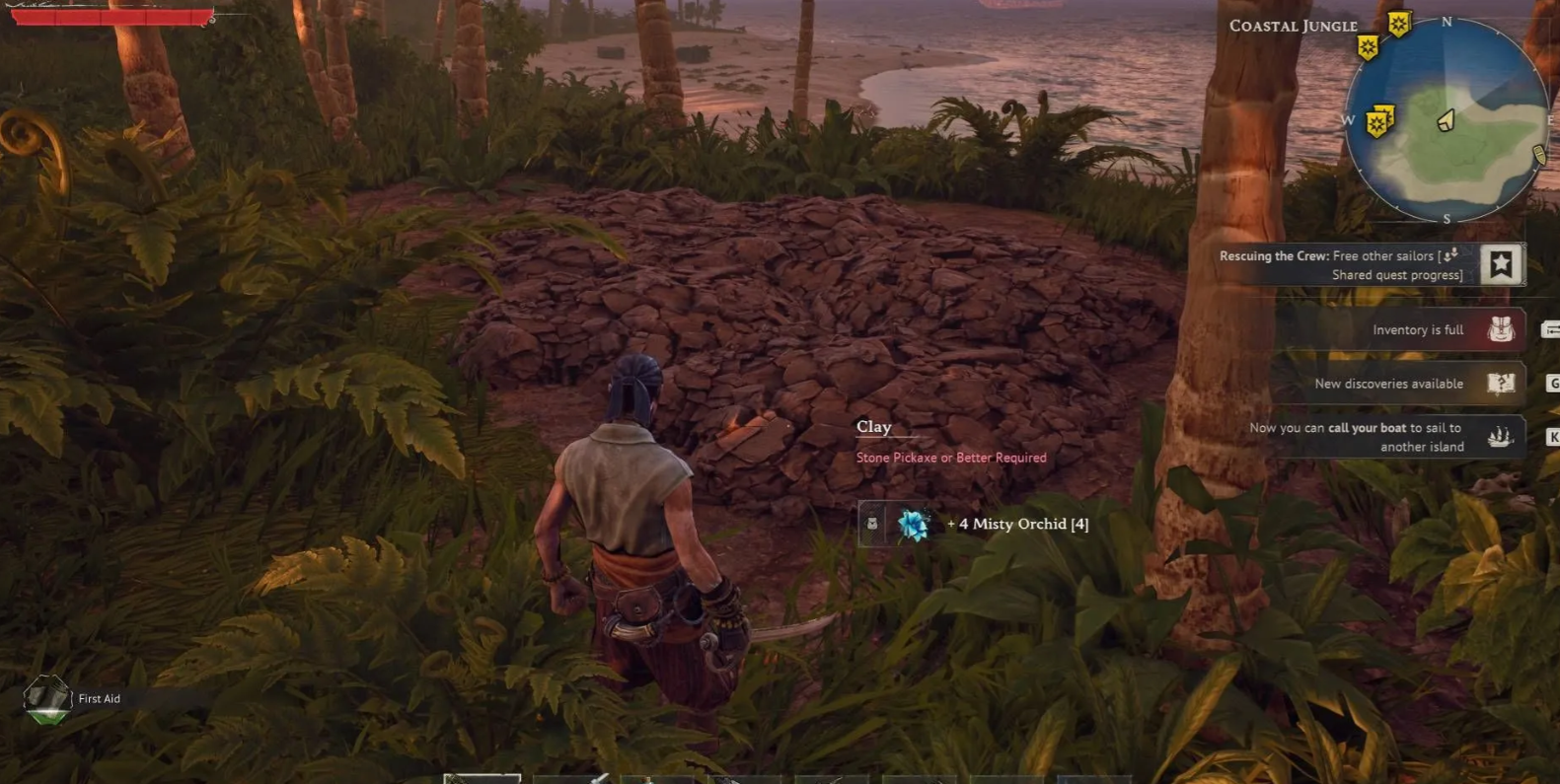
Task: Click the star quest icon
Action: [x=1501, y=264]
